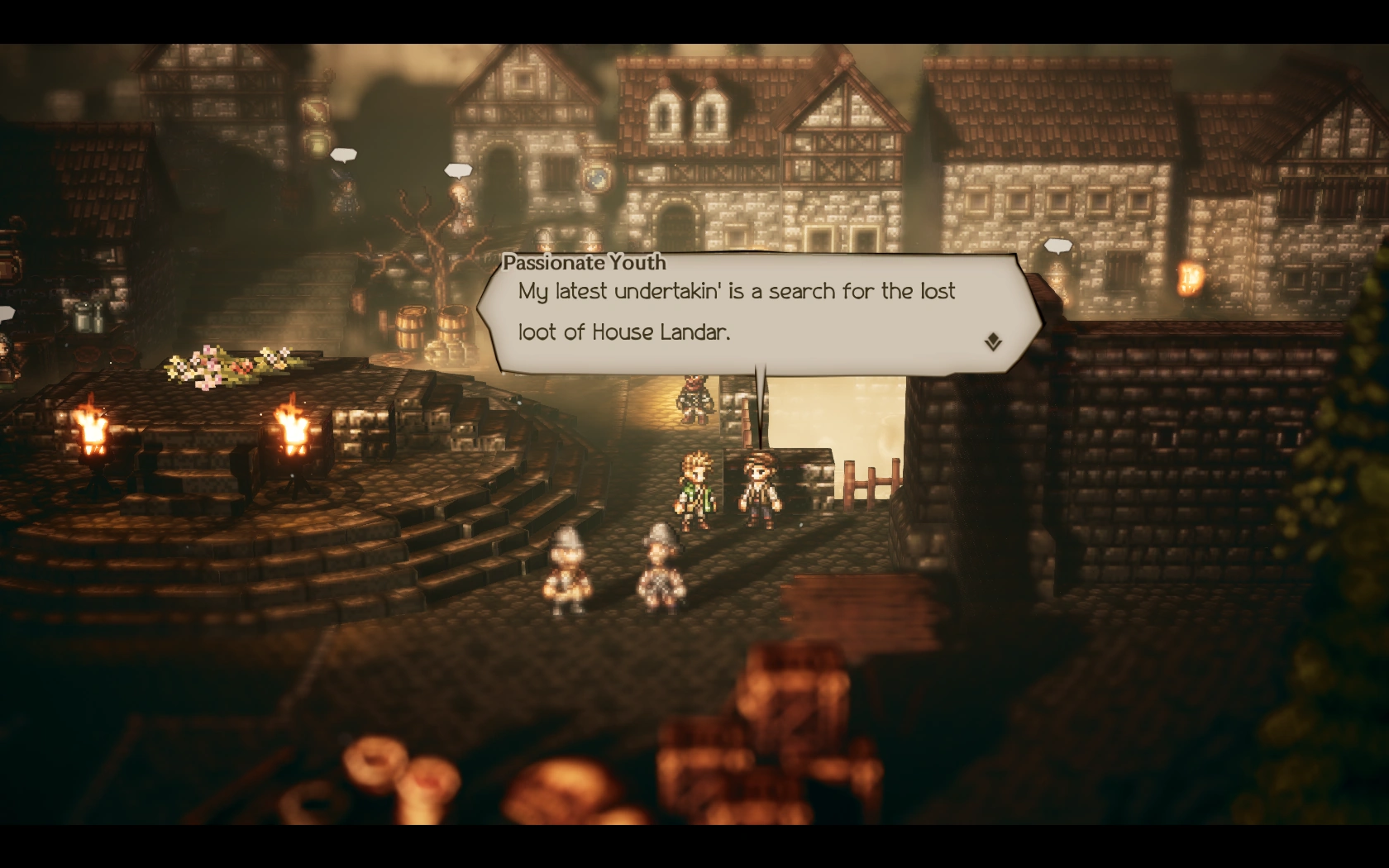Click the speech bubble at the far left edge
Image resolution: width=1389 pixels, height=868 pixels.
click(7, 312)
